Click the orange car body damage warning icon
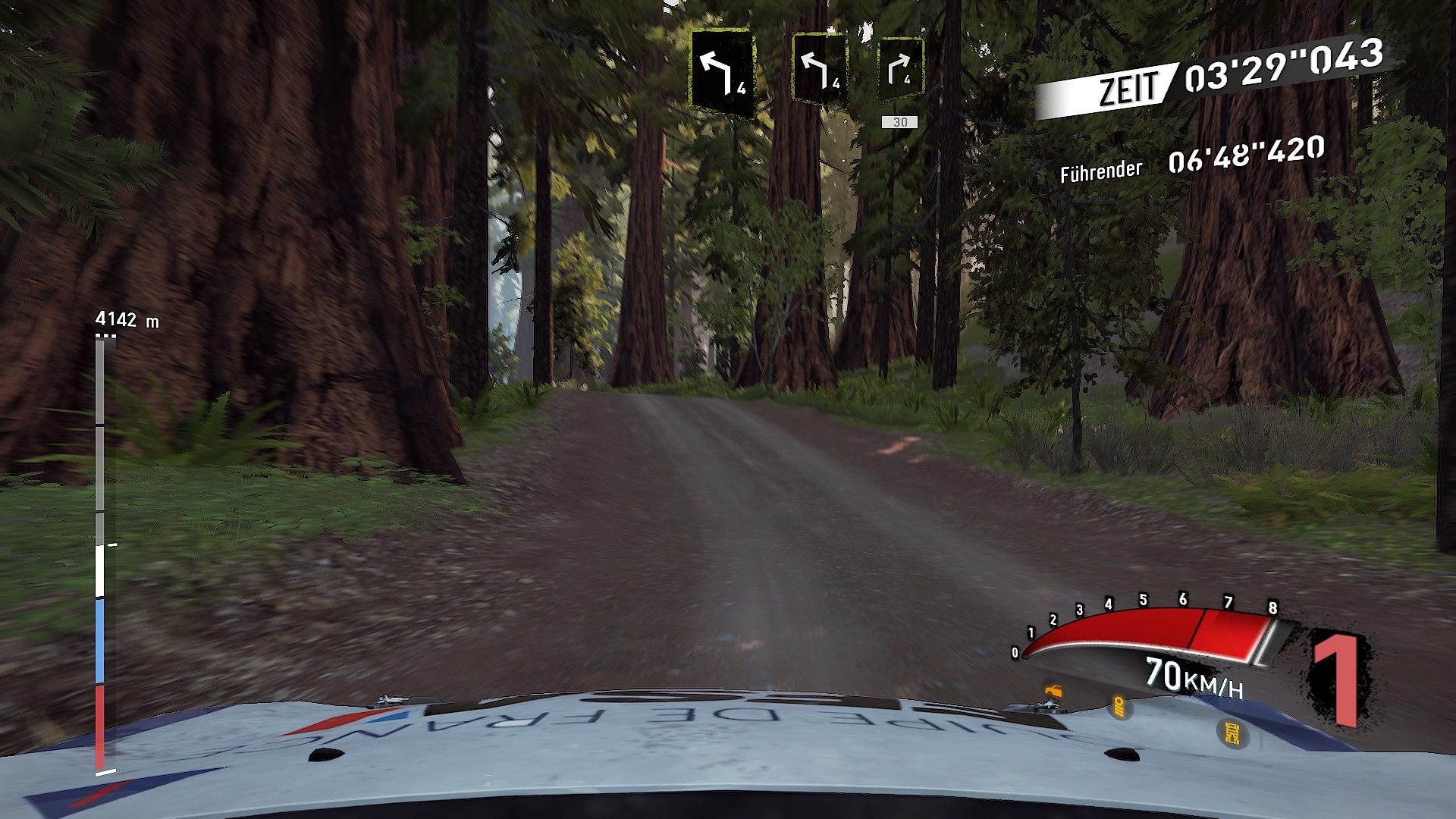1456x819 pixels. point(1054,692)
